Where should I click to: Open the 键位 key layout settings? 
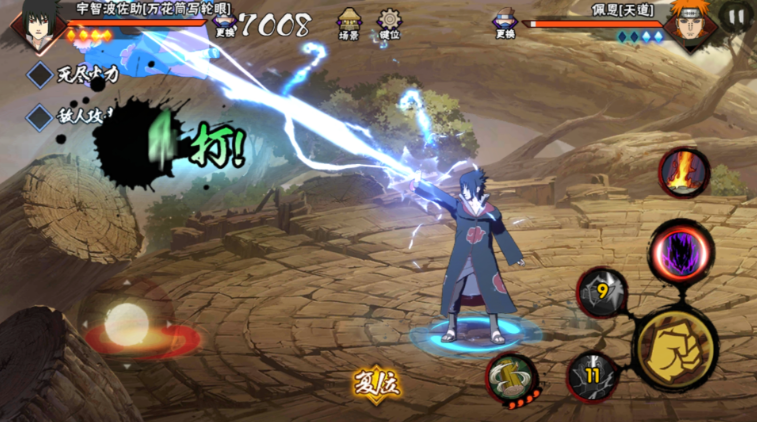point(389,23)
